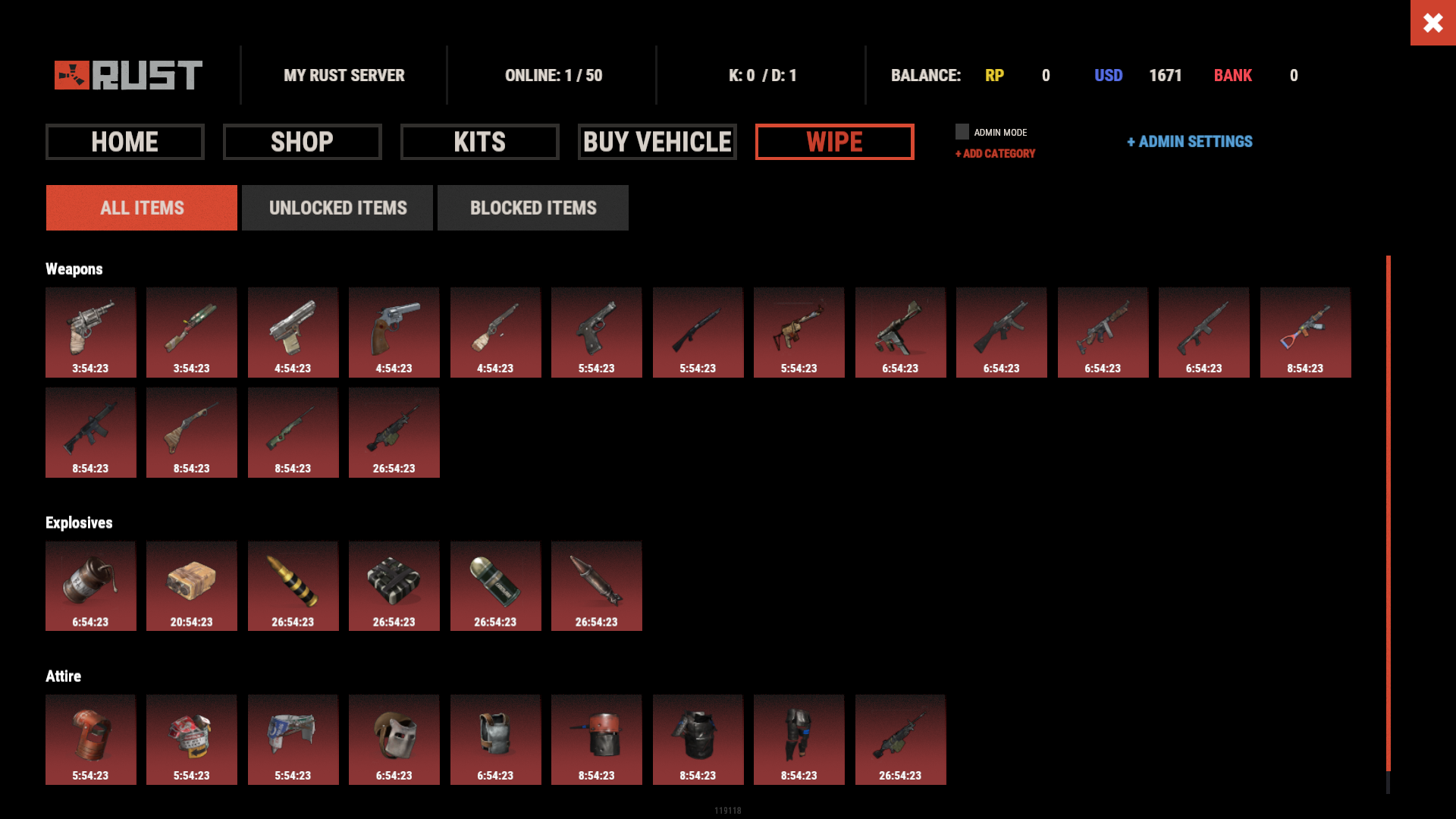Open the SHOP tab

pyautogui.click(x=302, y=142)
